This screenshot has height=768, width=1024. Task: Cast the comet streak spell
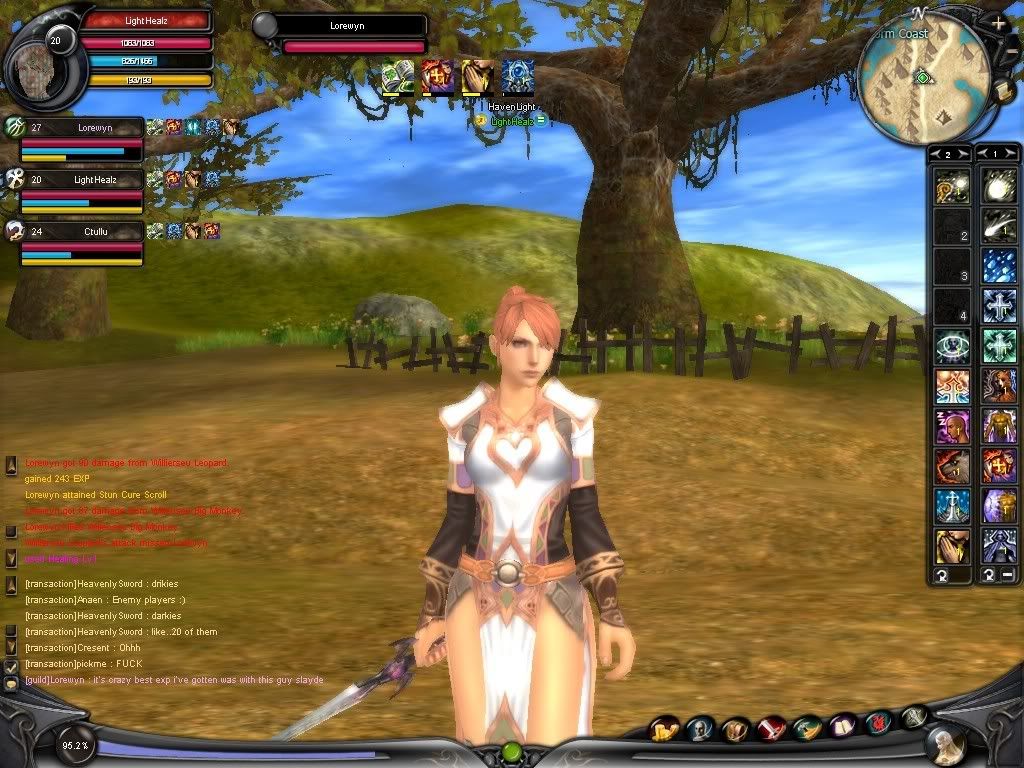tap(998, 226)
